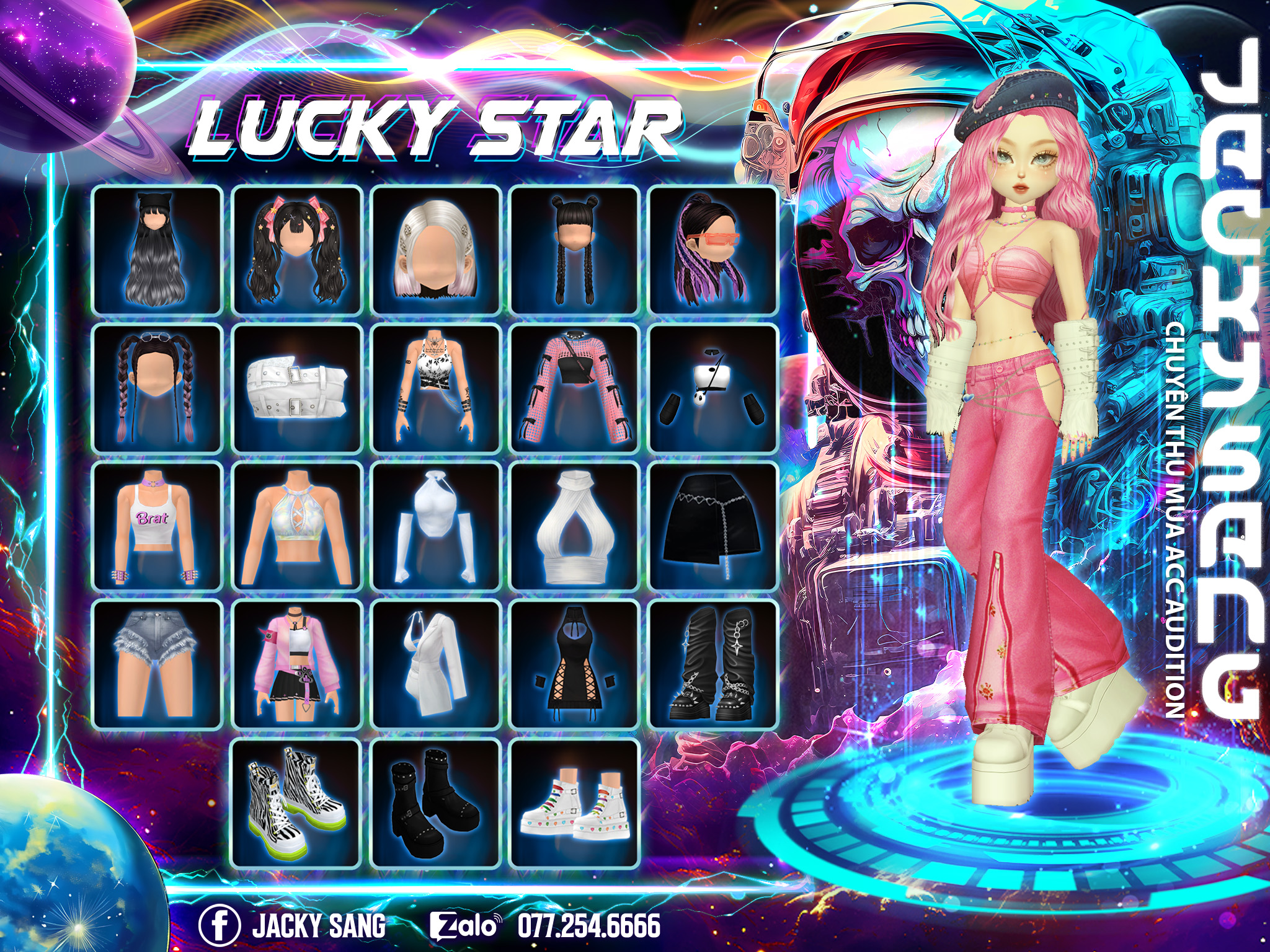The width and height of the screenshot is (1270, 952).
Task: Choose the purple braids with pink sunglasses
Action: click(713, 250)
